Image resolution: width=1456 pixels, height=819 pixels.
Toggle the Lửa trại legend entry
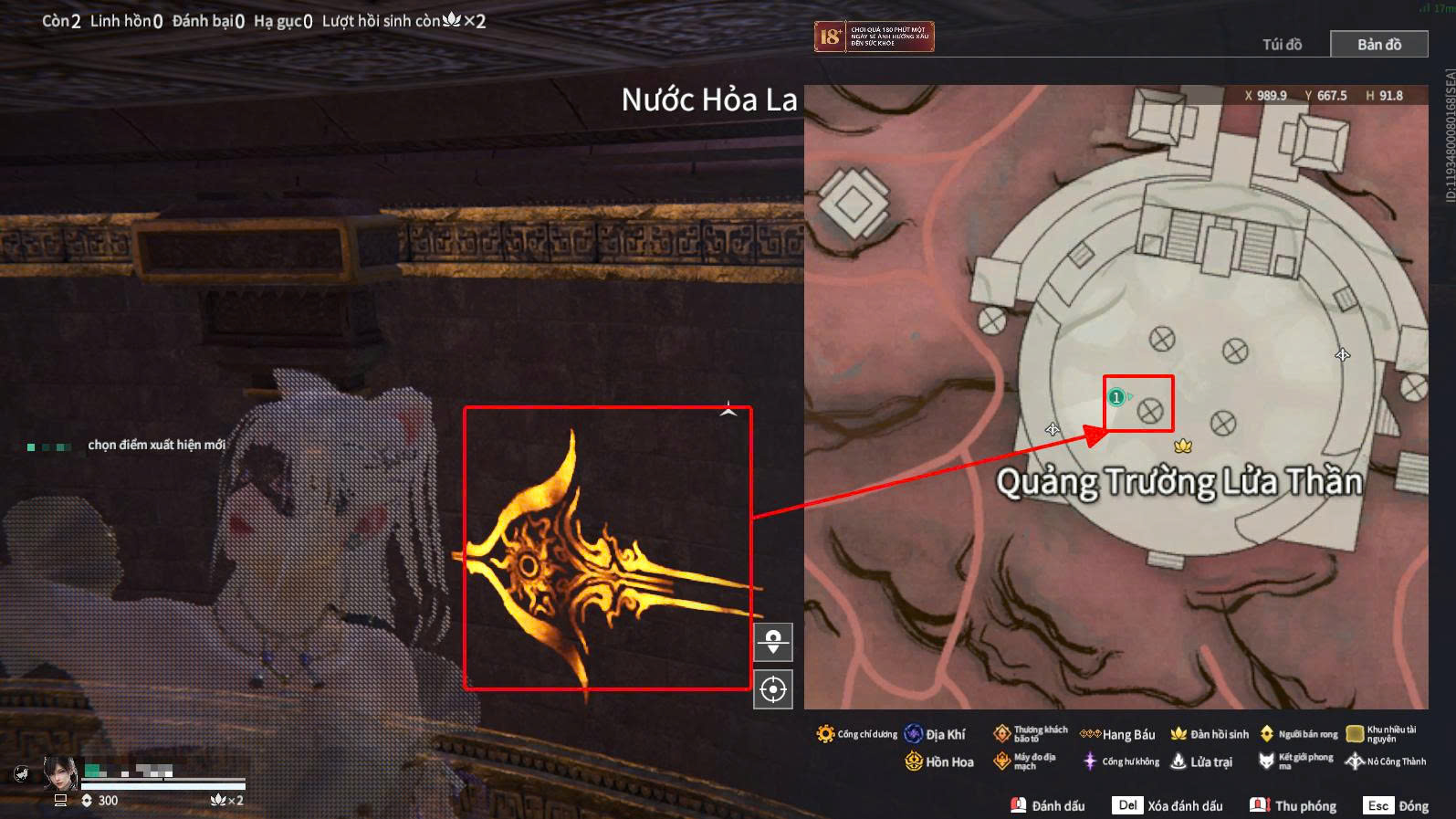[1201, 761]
